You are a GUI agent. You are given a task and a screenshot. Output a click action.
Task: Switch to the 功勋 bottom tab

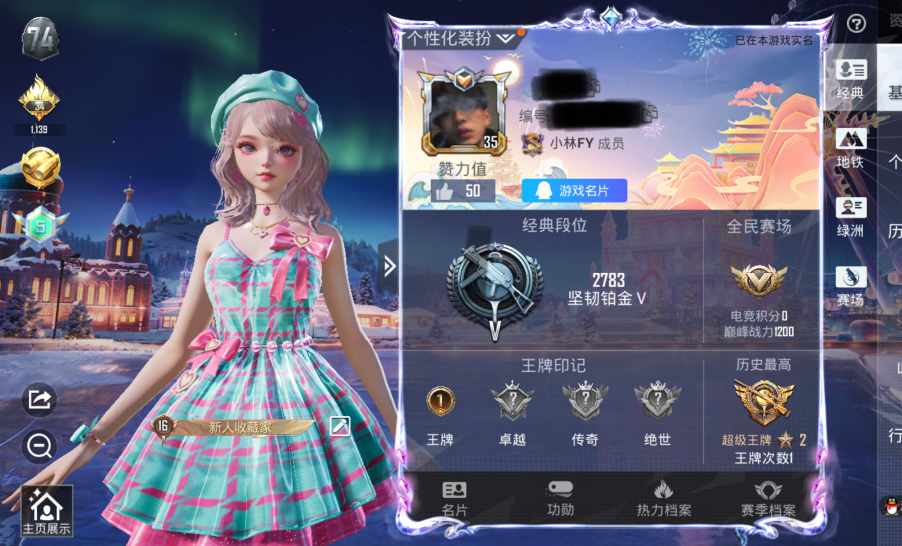pos(561,498)
